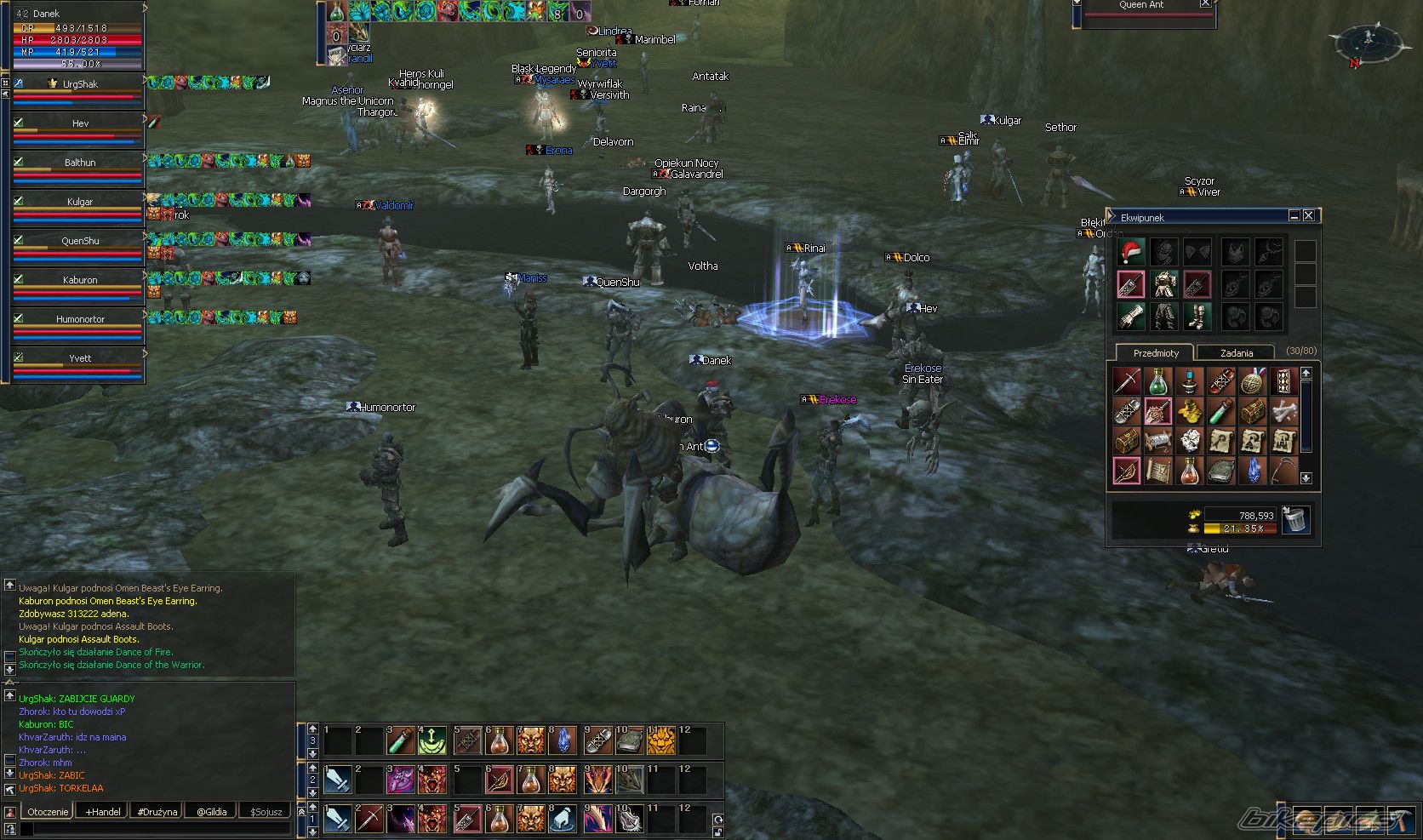Viewport: 1423px width, 840px height.
Task: Open the +Handel chat tab
Action: pos(103,812)
